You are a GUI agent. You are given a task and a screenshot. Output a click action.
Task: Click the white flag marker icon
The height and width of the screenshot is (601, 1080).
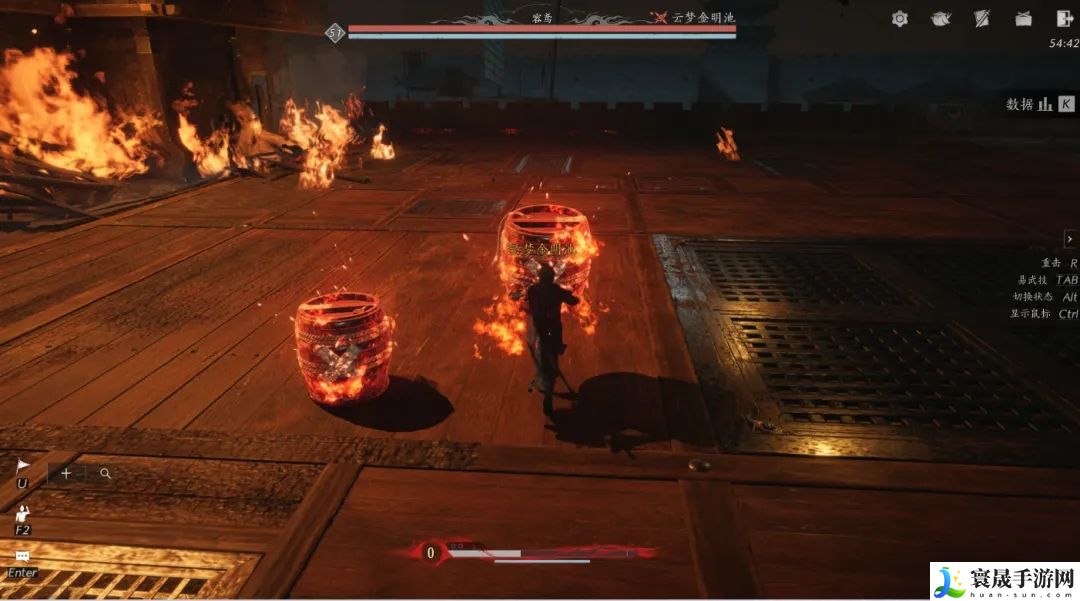point(23,466)
